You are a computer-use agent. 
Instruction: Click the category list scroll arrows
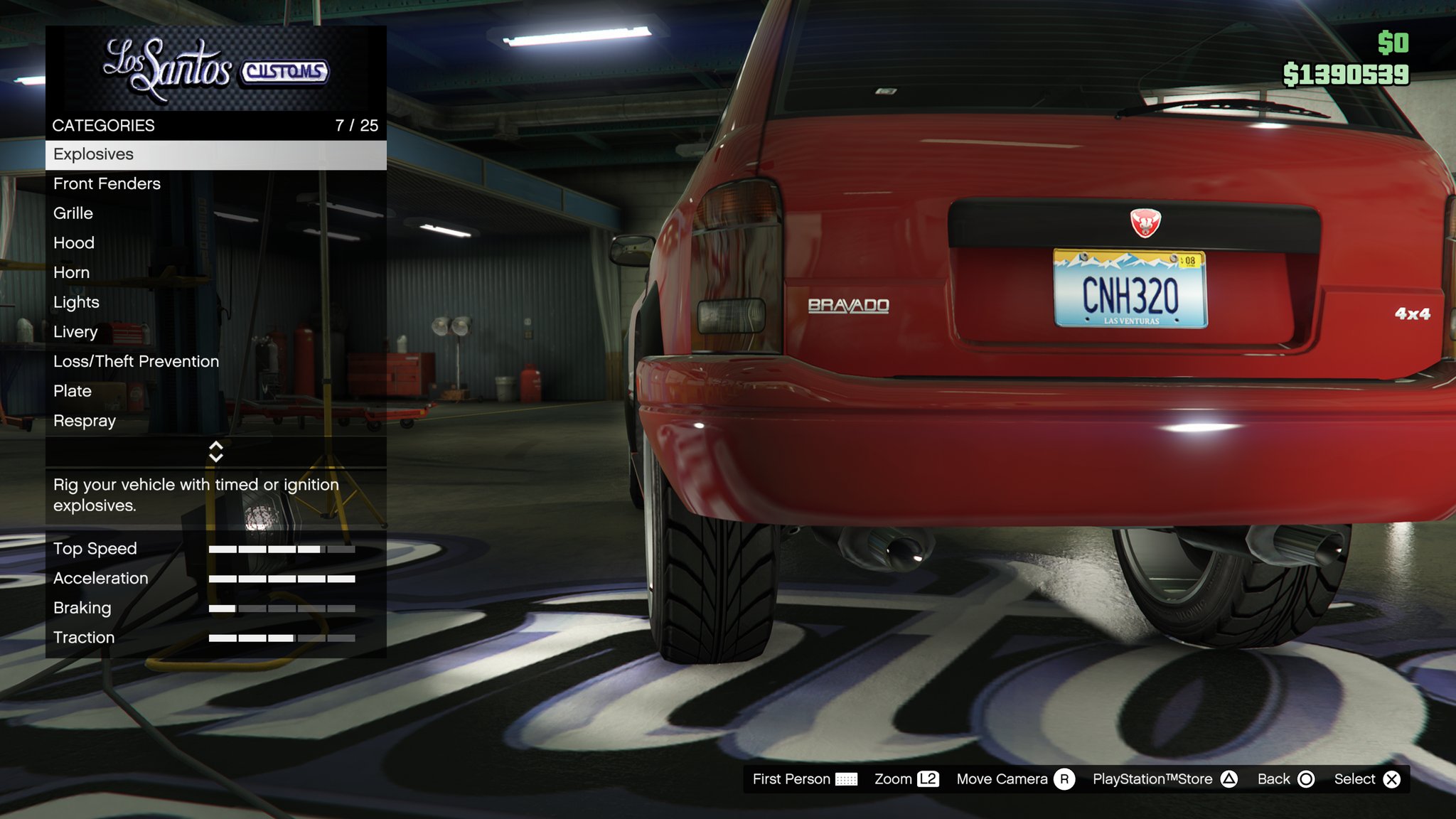216,451
